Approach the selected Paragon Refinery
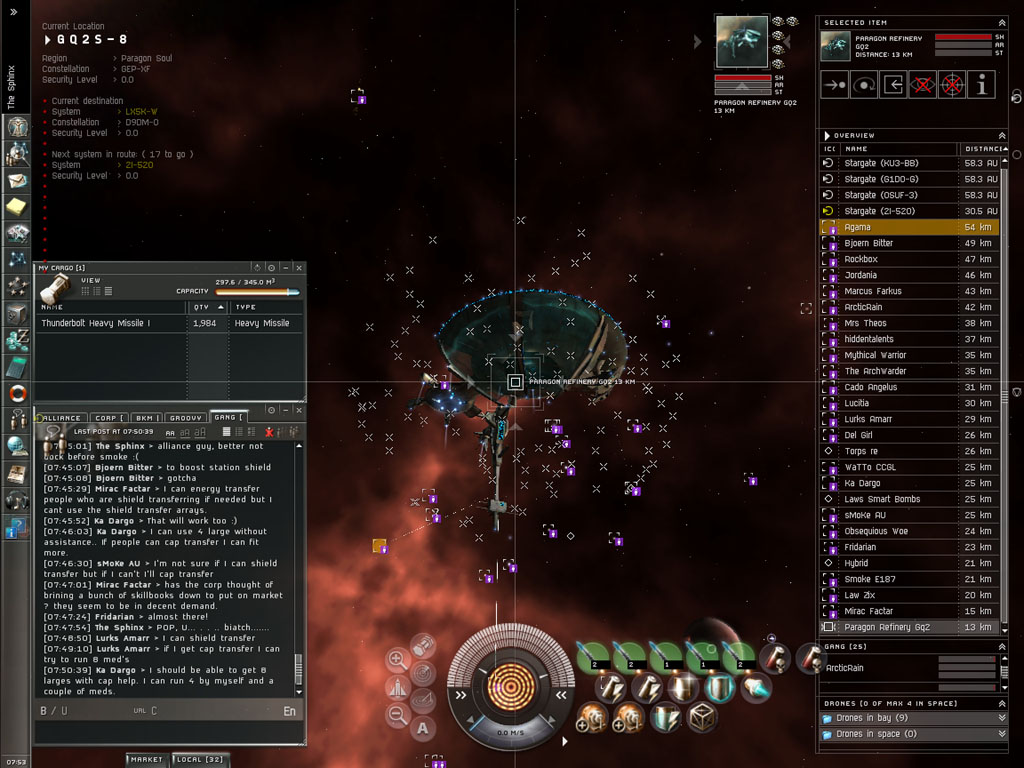This screenshot has width=1024, height=768. tap(834, 85)
